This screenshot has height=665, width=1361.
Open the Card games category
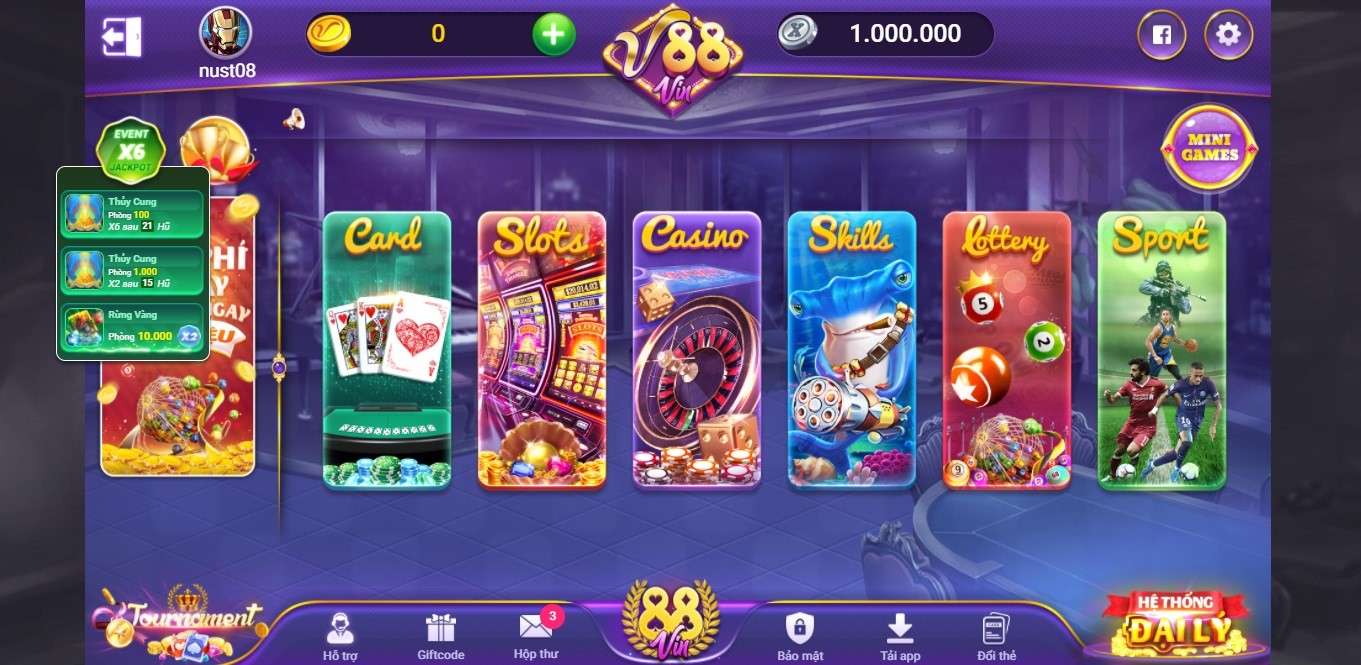click(x=386, y=350)
